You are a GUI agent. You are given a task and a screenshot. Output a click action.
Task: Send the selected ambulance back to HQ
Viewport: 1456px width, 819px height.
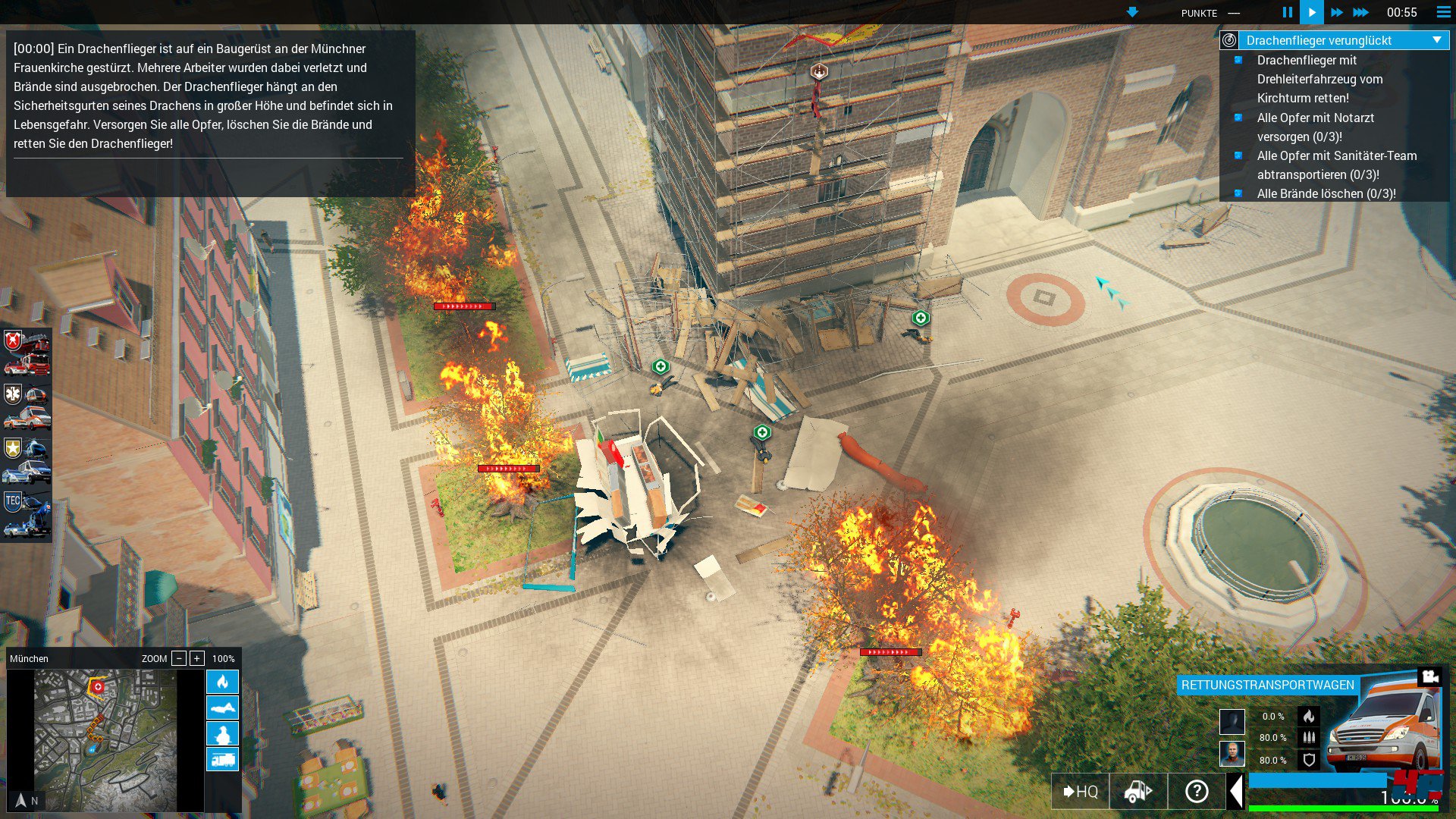click(1080, 792)
